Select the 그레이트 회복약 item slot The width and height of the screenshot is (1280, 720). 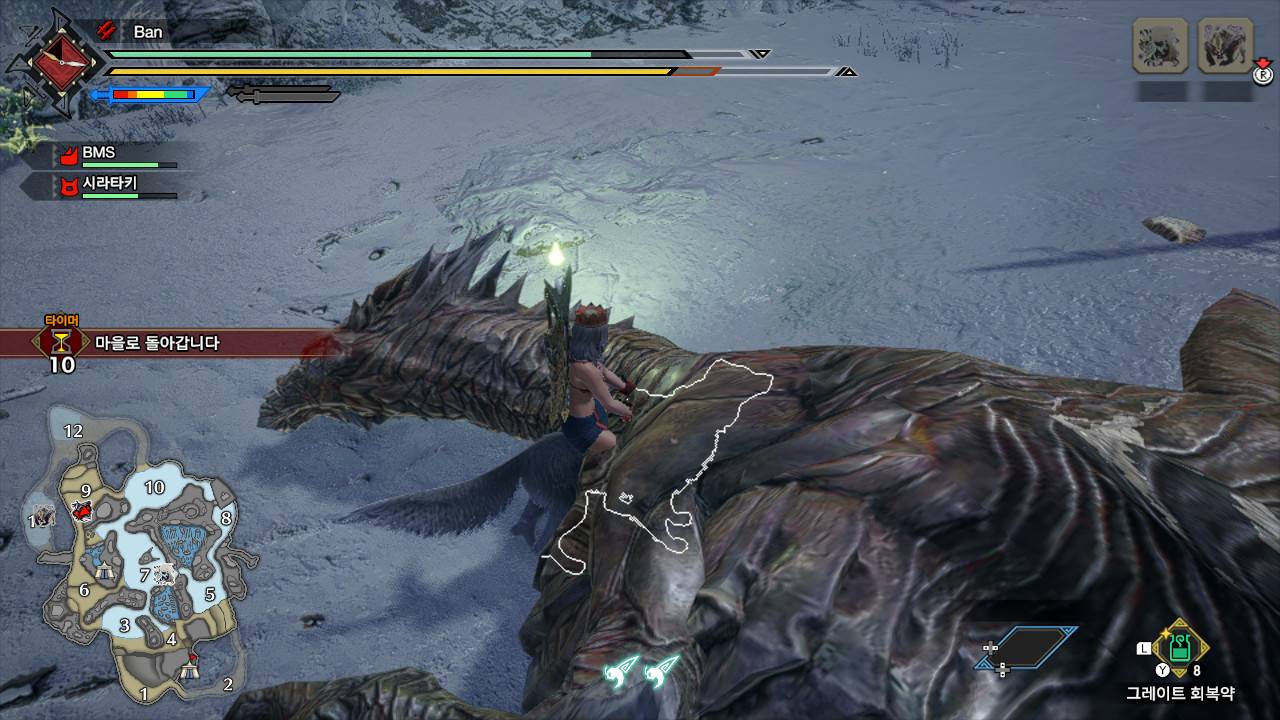(x=1181, y=647)
